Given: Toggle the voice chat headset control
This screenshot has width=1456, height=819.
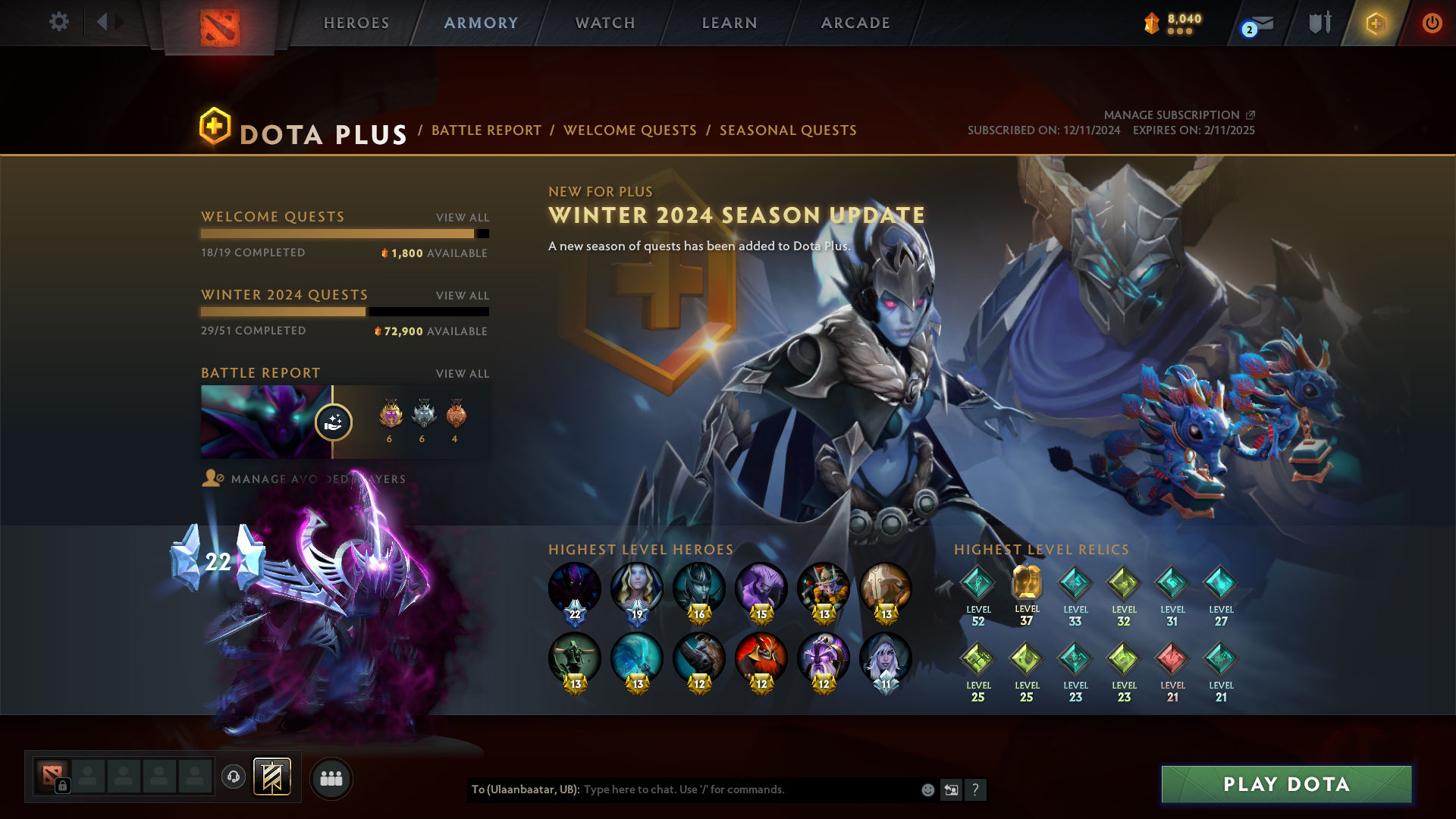Looking at the screenshot, I should pos(232,777).
